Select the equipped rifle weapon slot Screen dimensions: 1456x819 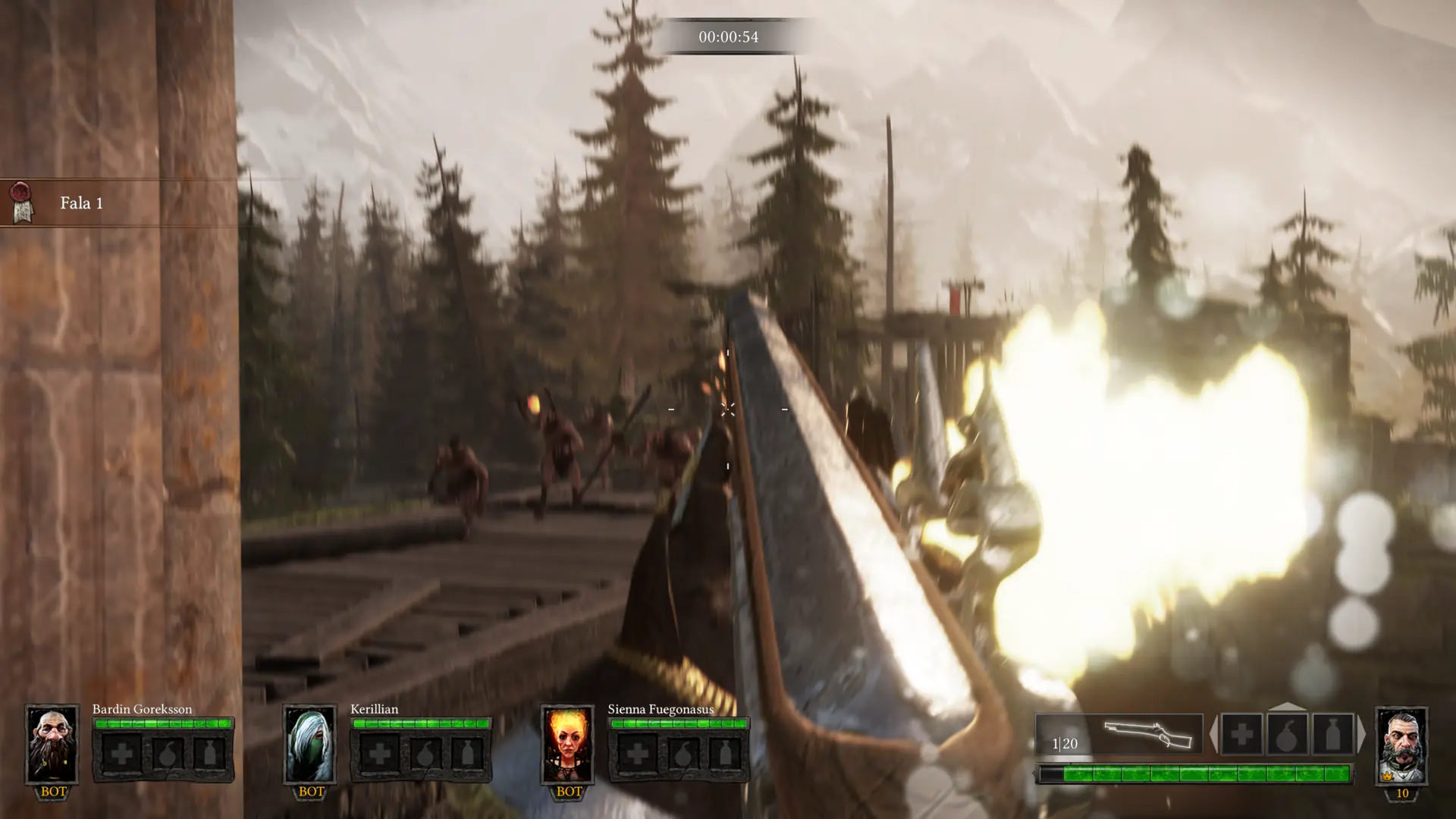pyautogui.click(x=1119, y=734)
